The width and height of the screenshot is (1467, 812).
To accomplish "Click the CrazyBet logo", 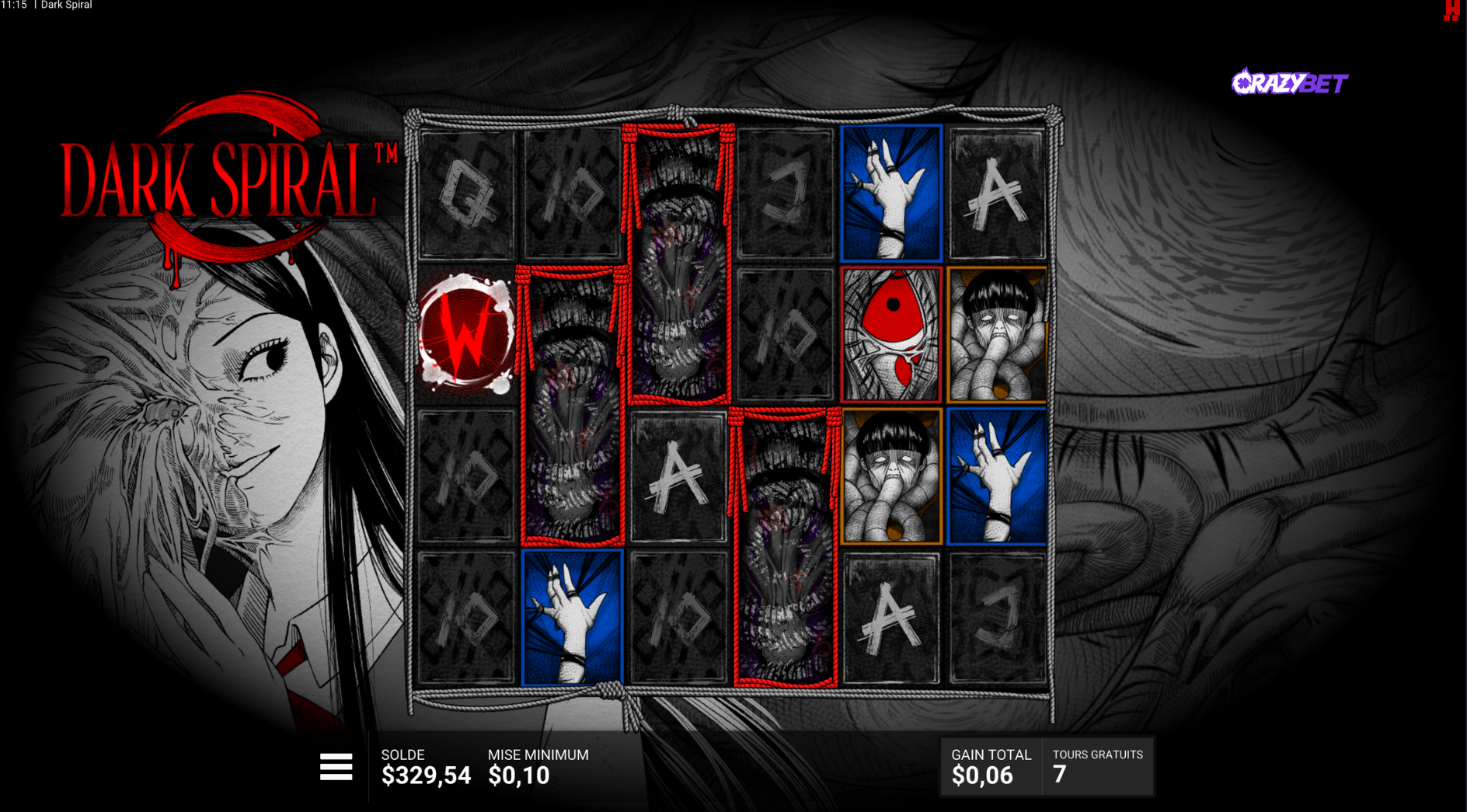I will [x=1289, y=82].
